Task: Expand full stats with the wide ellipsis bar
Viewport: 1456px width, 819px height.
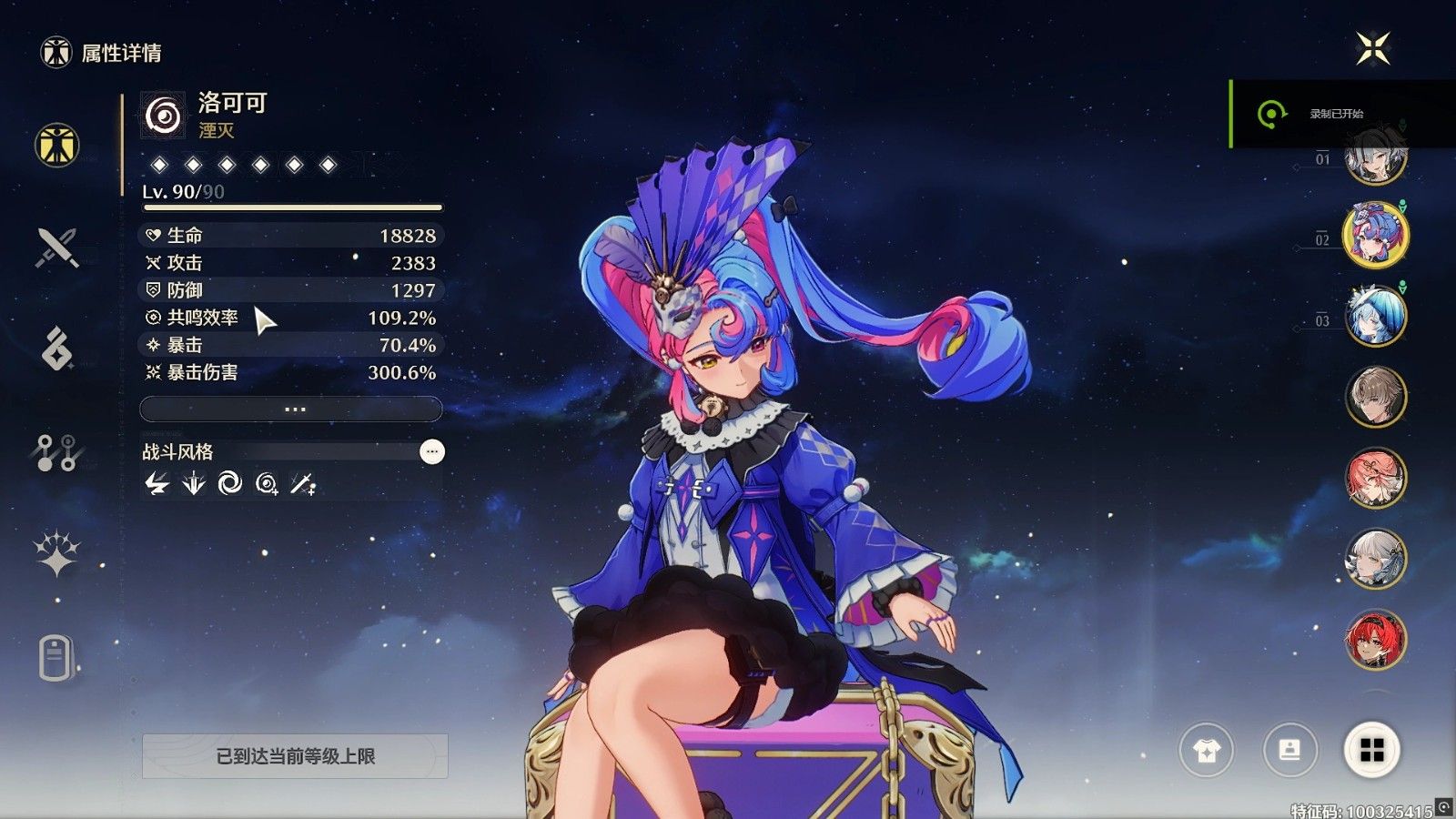Action: tap(291, 409)
